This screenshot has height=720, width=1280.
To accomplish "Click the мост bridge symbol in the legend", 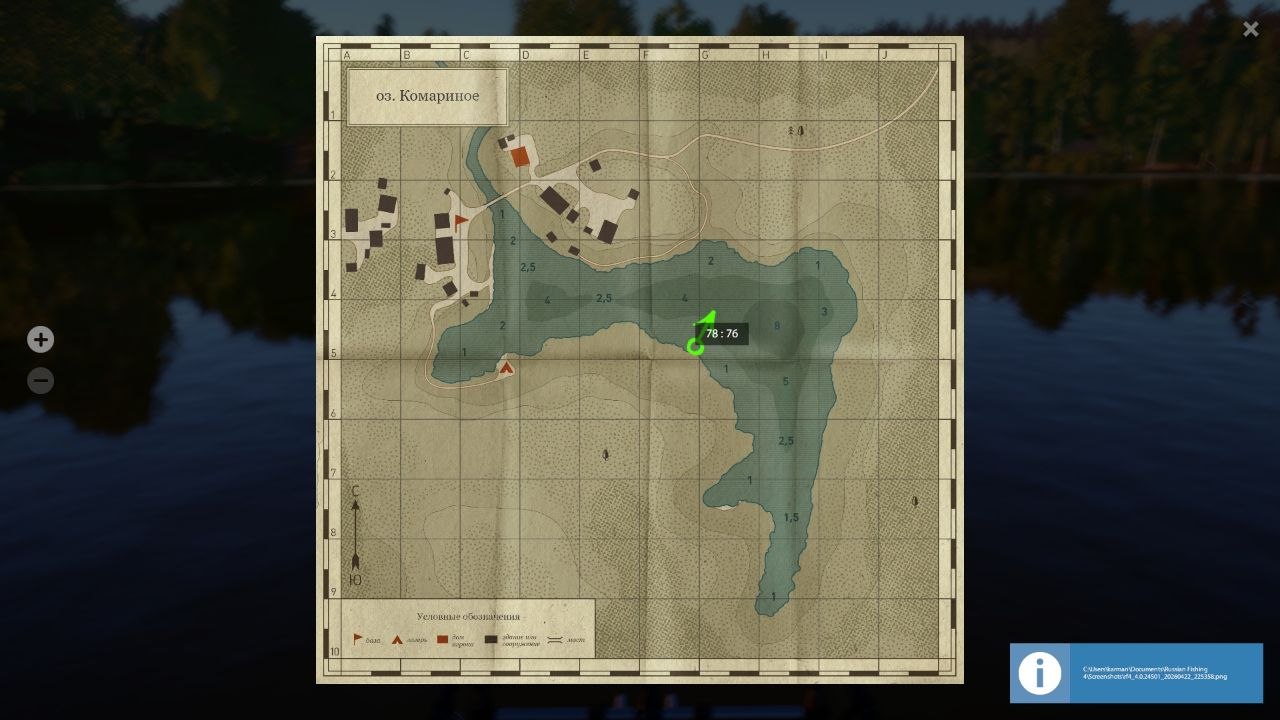I will click(555, 639).
